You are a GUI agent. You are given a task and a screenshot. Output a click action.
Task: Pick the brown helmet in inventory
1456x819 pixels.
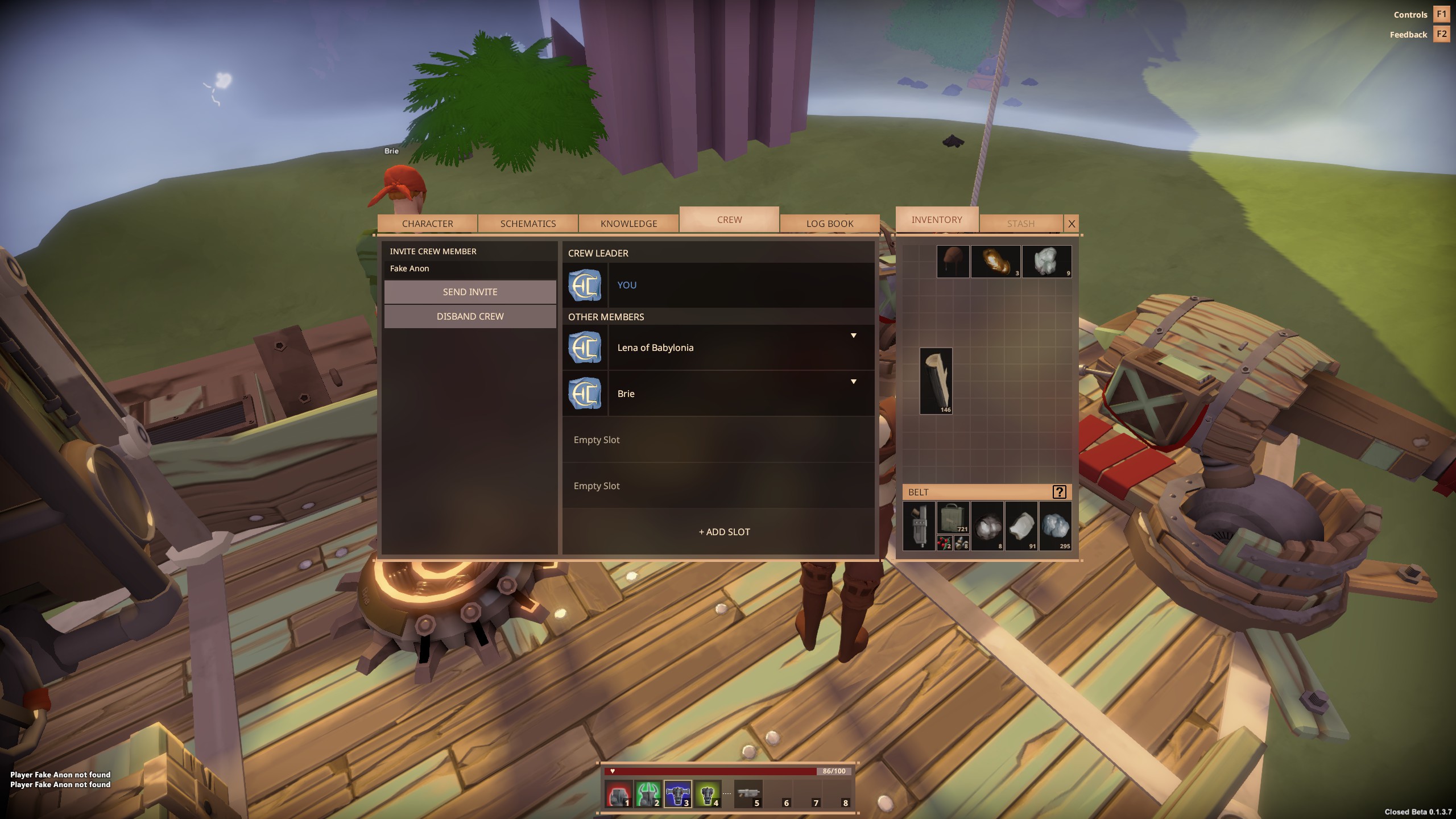953,262
